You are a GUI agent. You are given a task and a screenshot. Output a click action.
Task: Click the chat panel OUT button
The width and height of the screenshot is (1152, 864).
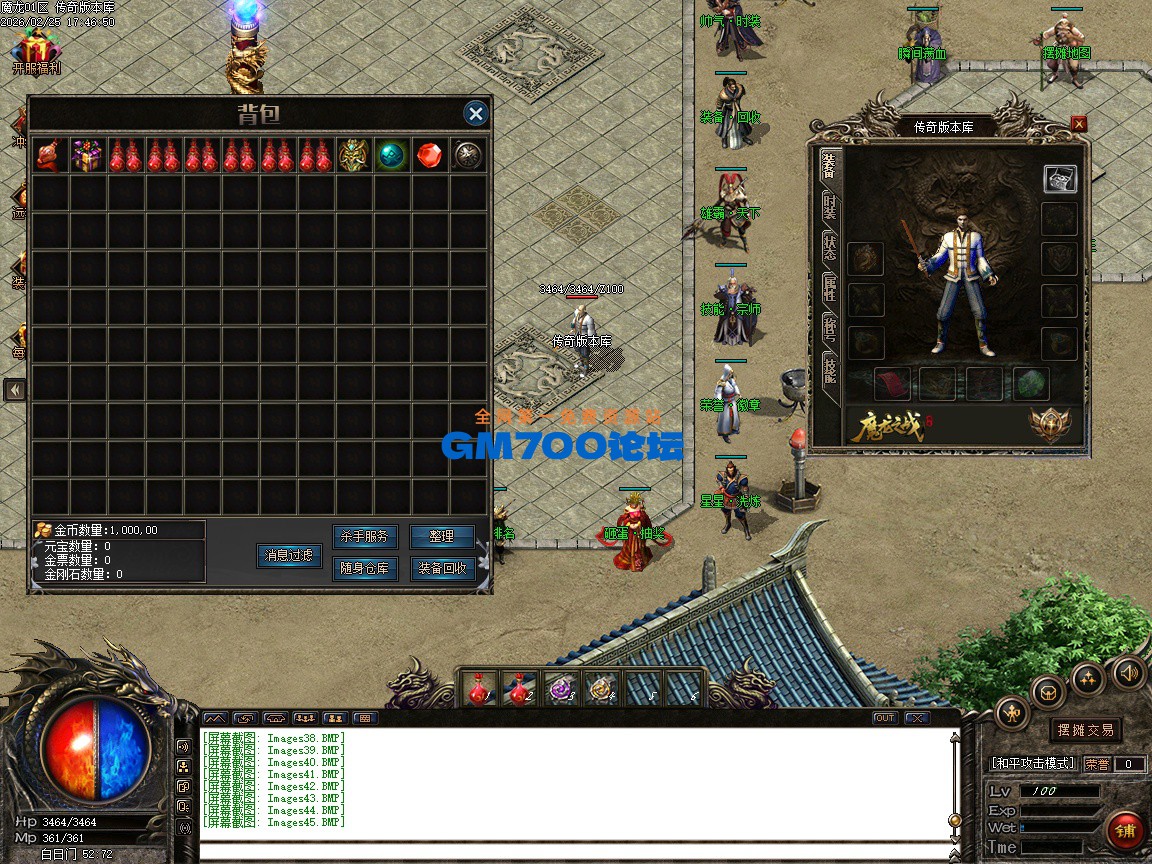tap(884, 718)
